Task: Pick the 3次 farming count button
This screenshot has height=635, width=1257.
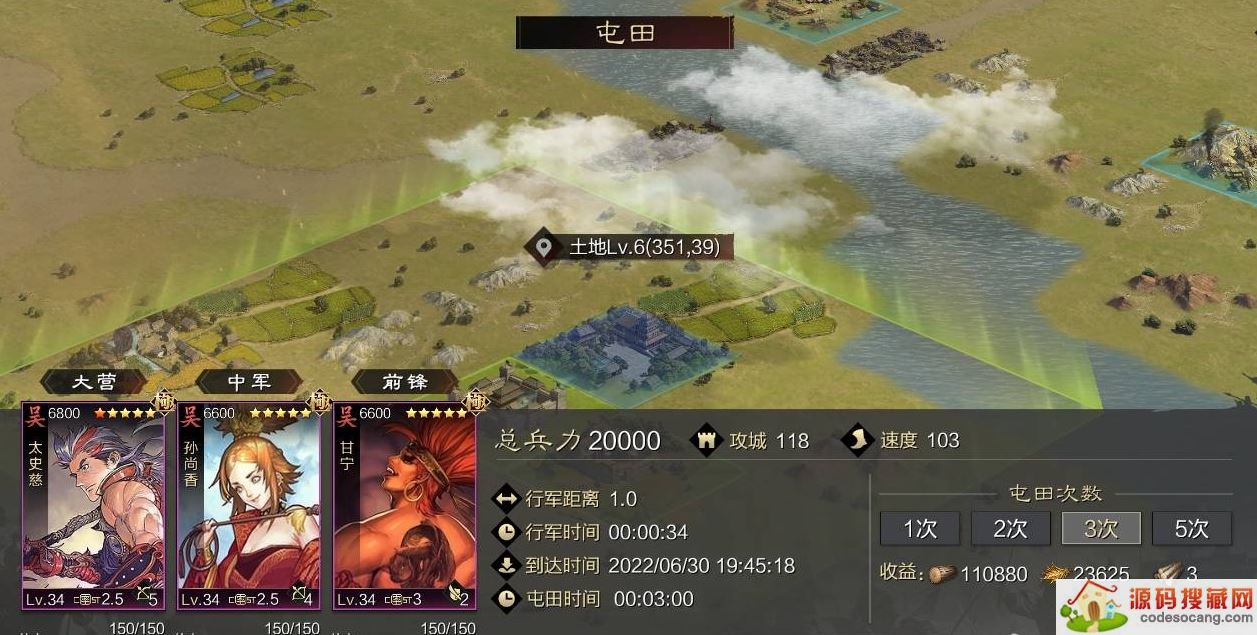Action: pyautogui.click(x=1101, y=528)
